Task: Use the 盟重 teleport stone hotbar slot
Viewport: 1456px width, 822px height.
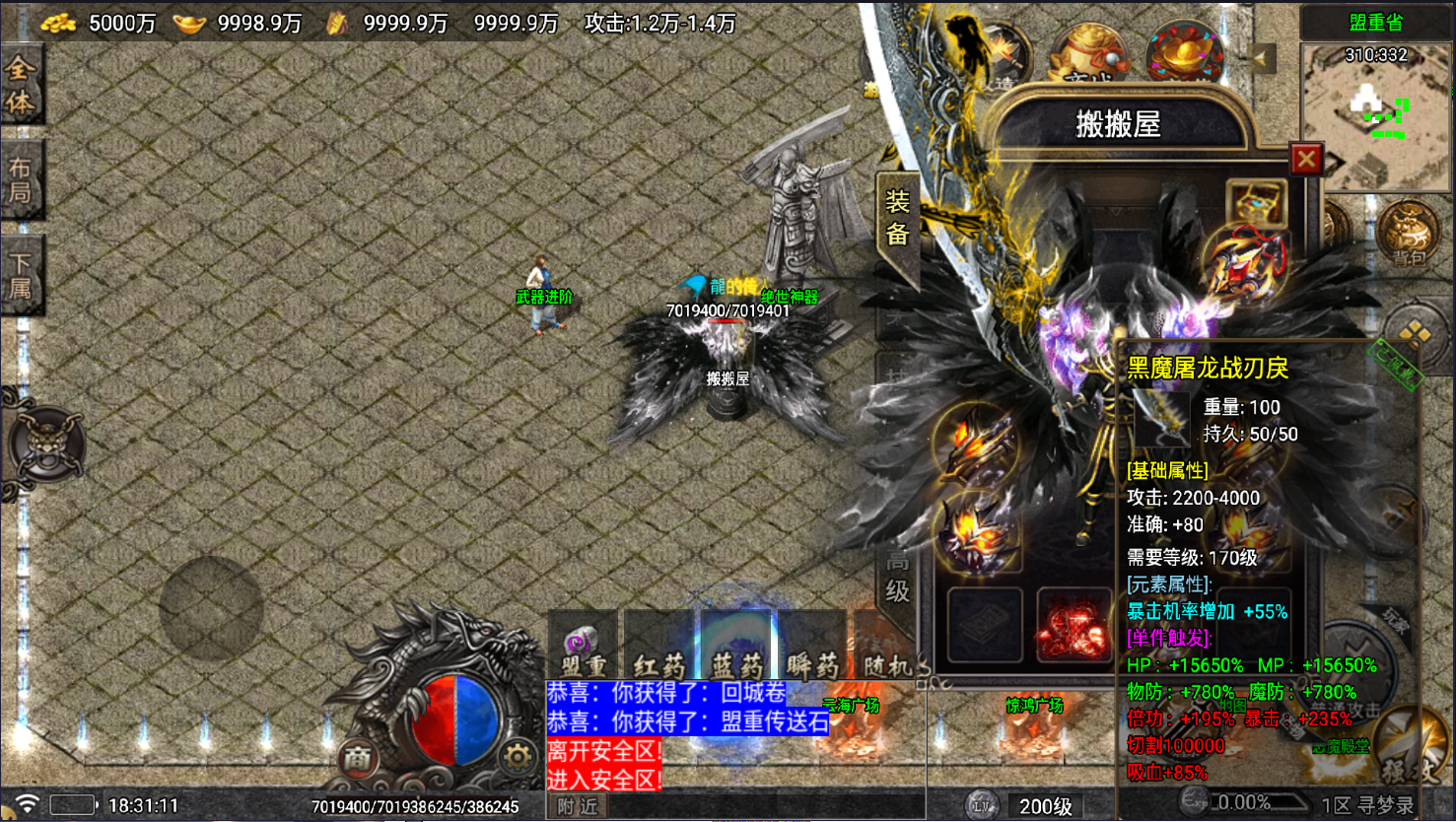Action: click(x=583, y=651)
